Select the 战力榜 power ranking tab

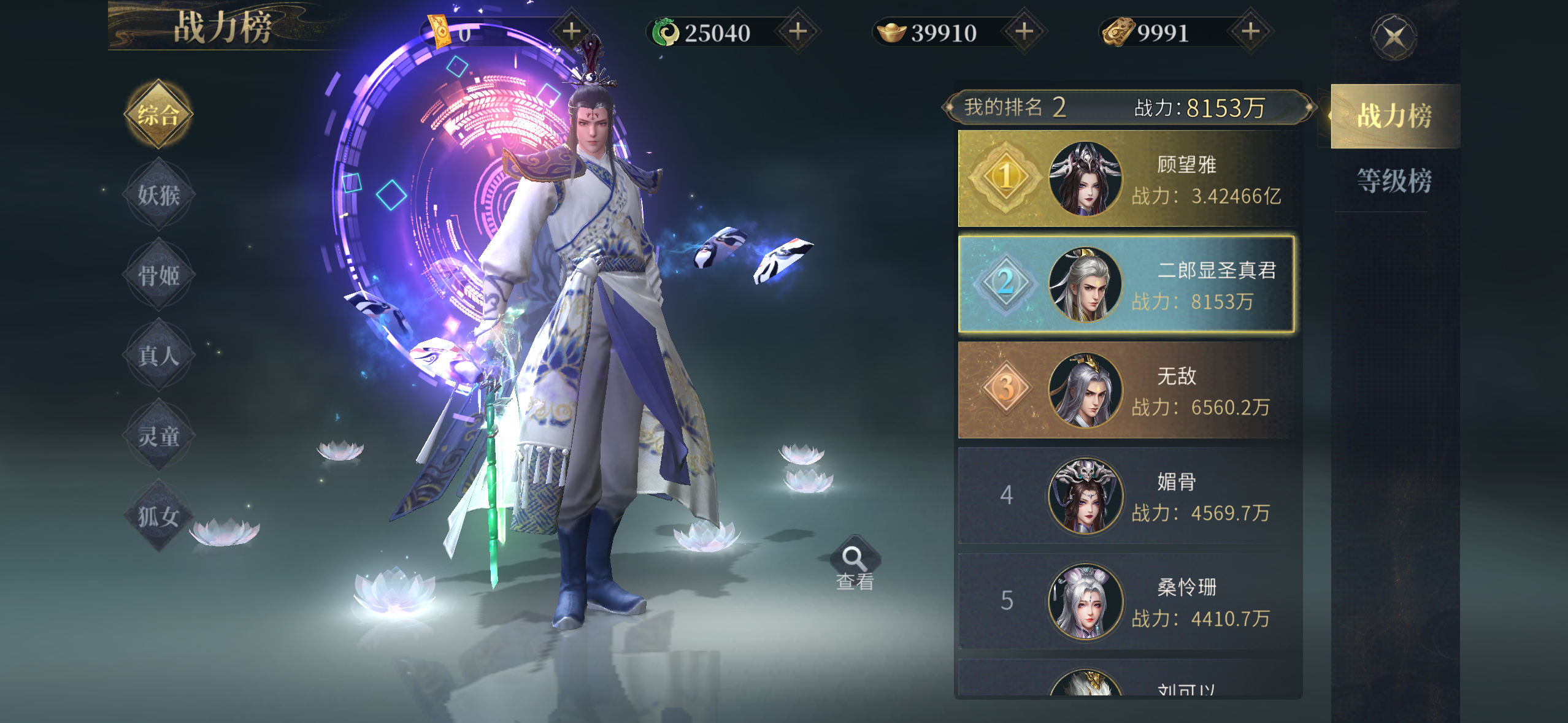[1393, 116]
